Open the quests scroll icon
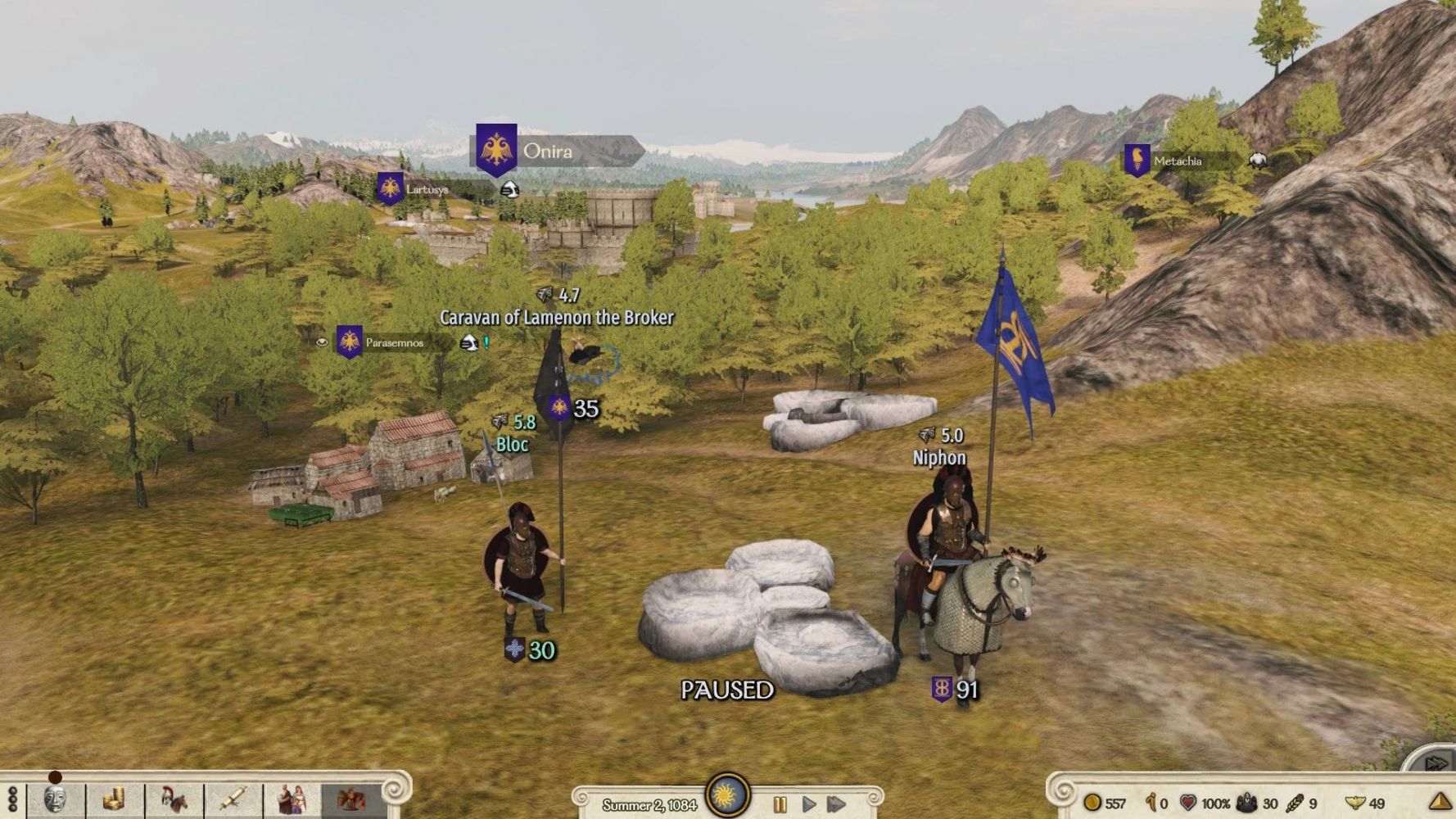Viewport: 1456px width, 819px height. click(233, 799)
